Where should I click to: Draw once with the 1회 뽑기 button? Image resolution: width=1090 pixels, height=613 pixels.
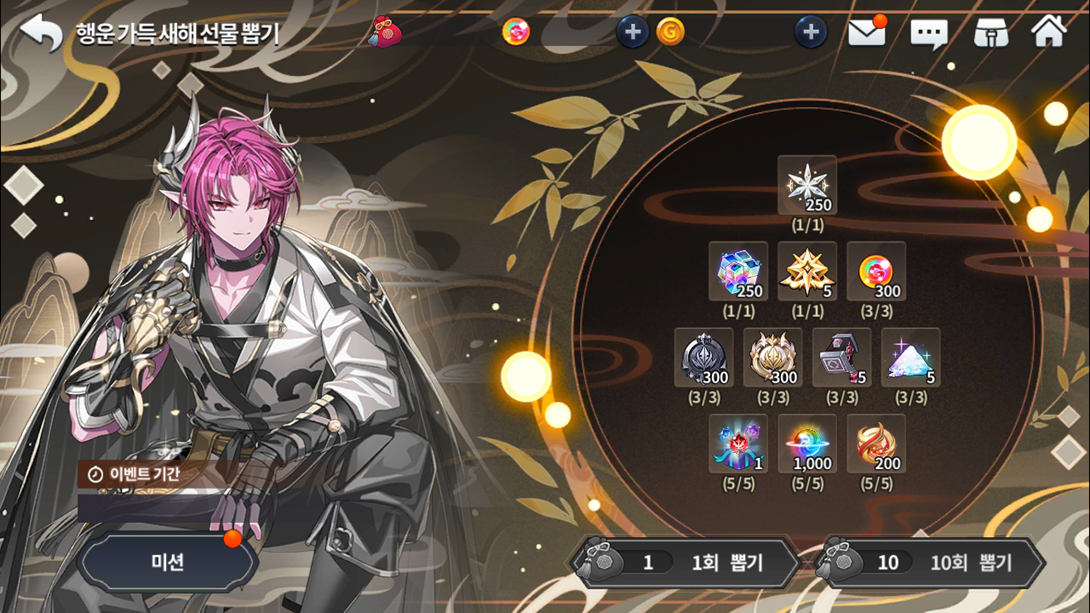(686, 563)
